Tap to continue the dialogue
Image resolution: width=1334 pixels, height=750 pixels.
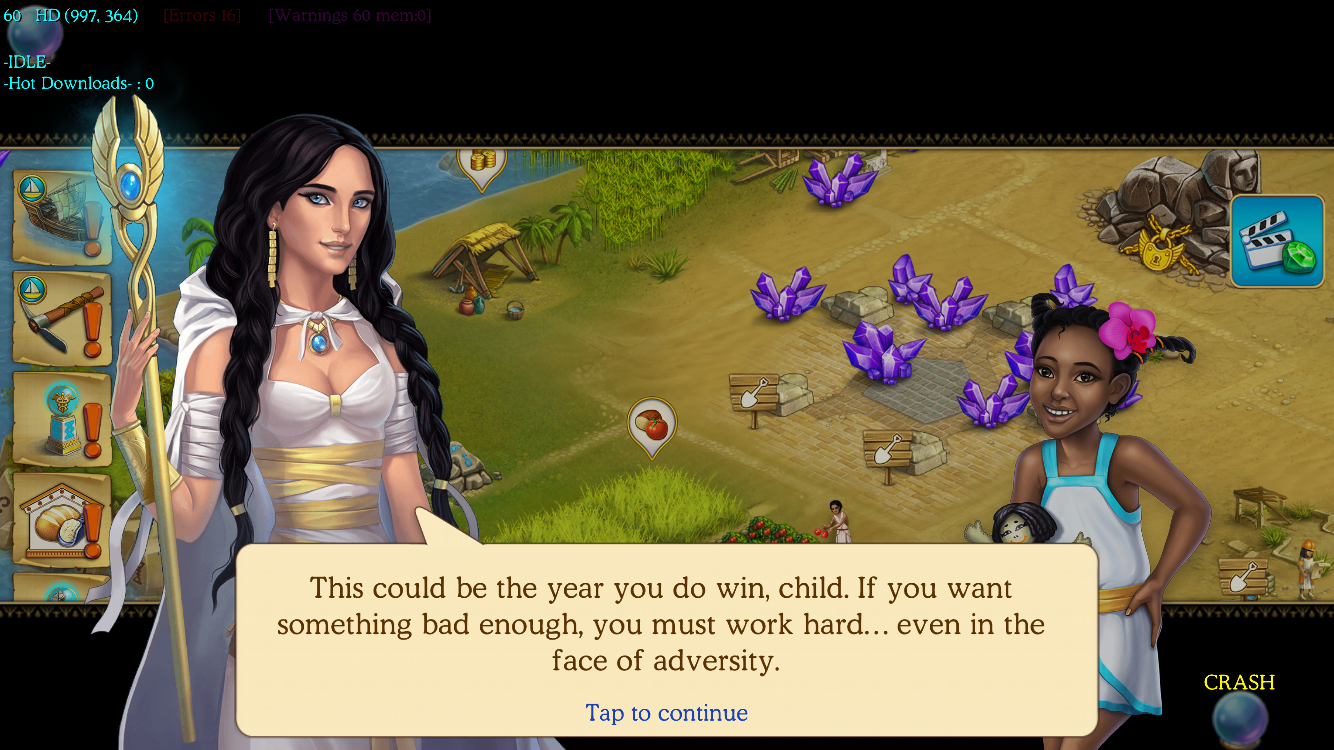click(666, 713)
